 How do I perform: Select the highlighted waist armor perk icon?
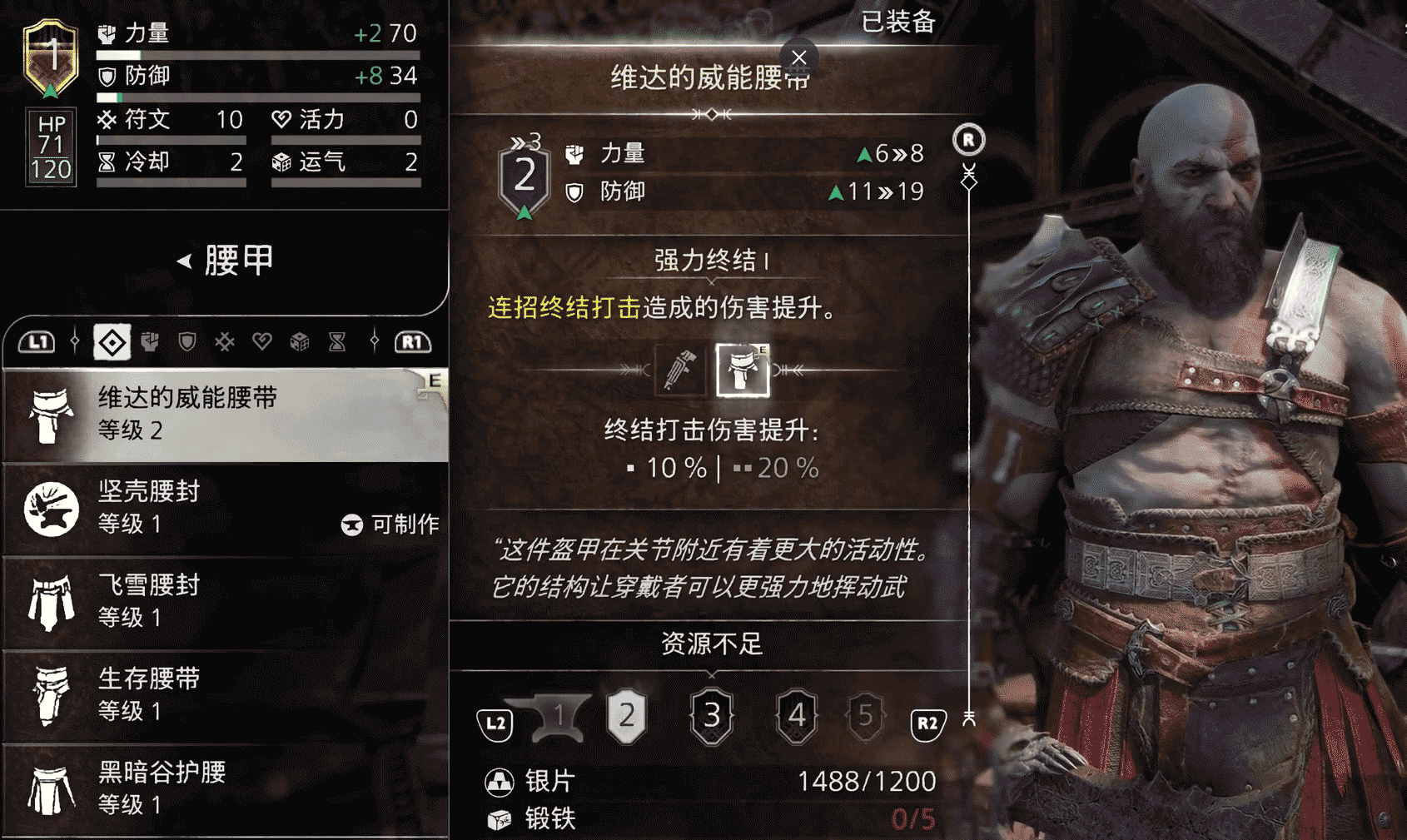point(743,370)
